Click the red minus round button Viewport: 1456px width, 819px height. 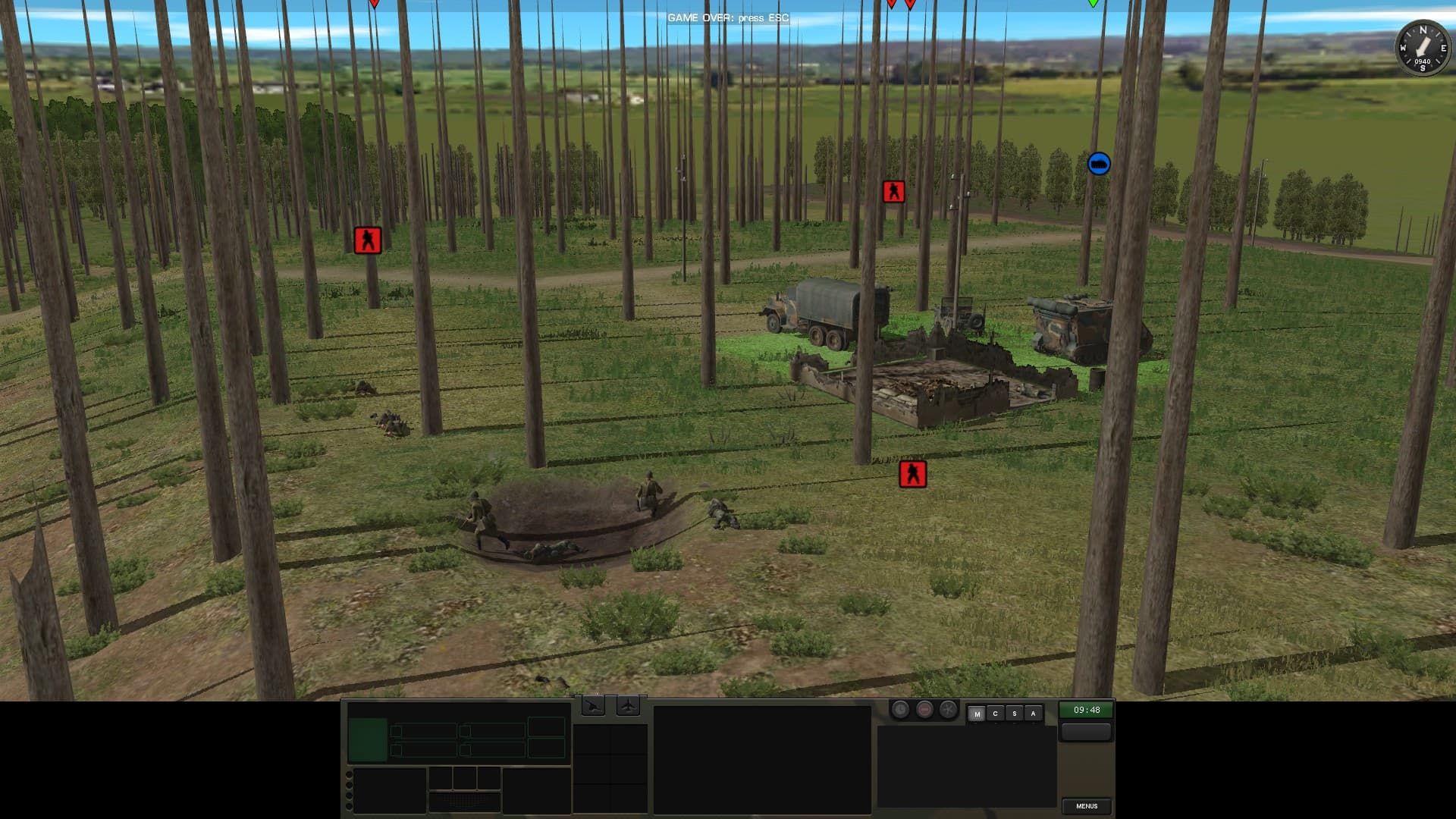[x=924, y=710]
